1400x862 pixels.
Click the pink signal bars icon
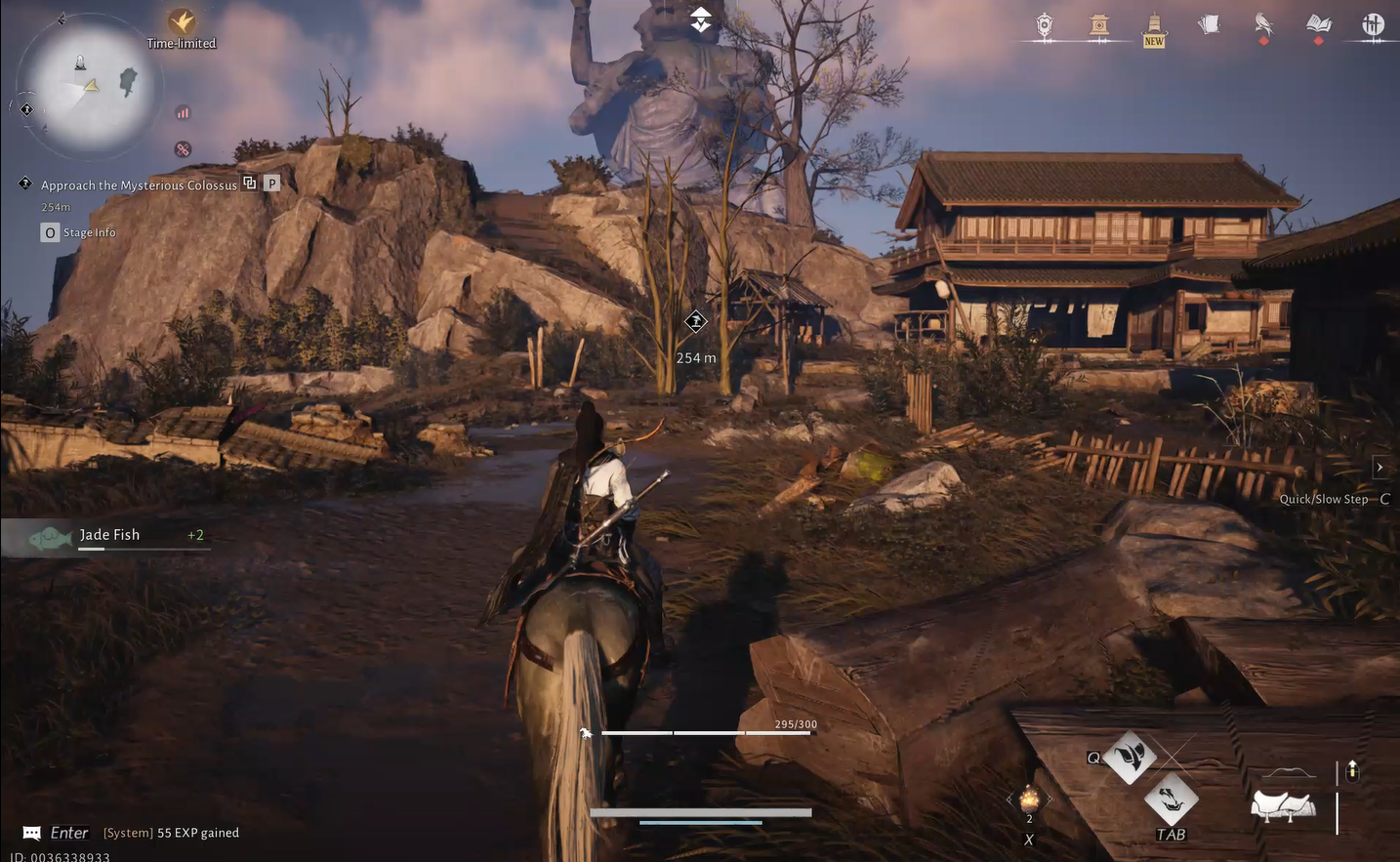(x=183, y=113)
